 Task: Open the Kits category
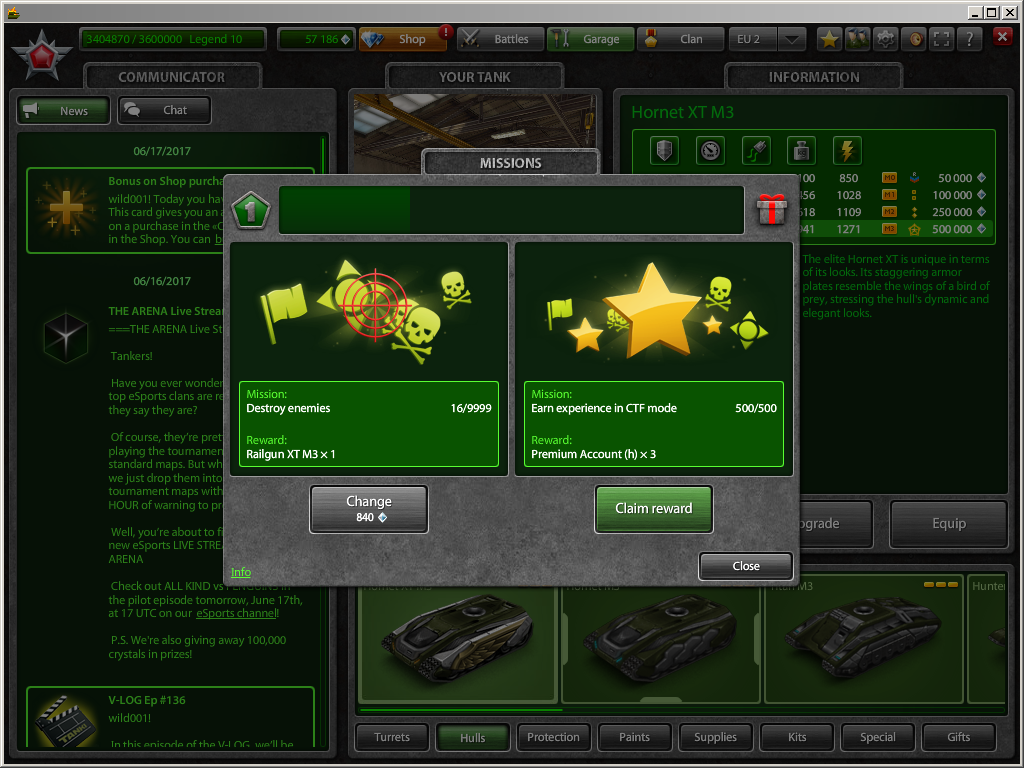click(797, 738)
